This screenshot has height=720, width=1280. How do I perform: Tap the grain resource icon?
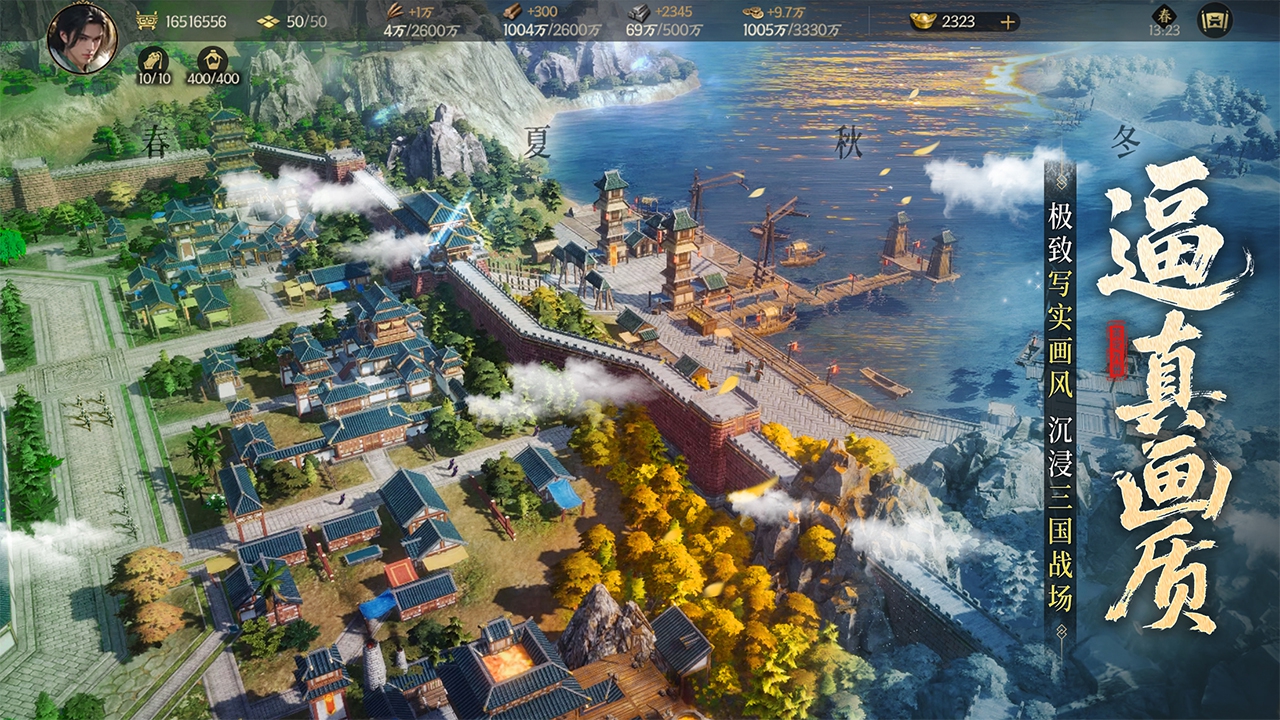[x=394, y=12]
